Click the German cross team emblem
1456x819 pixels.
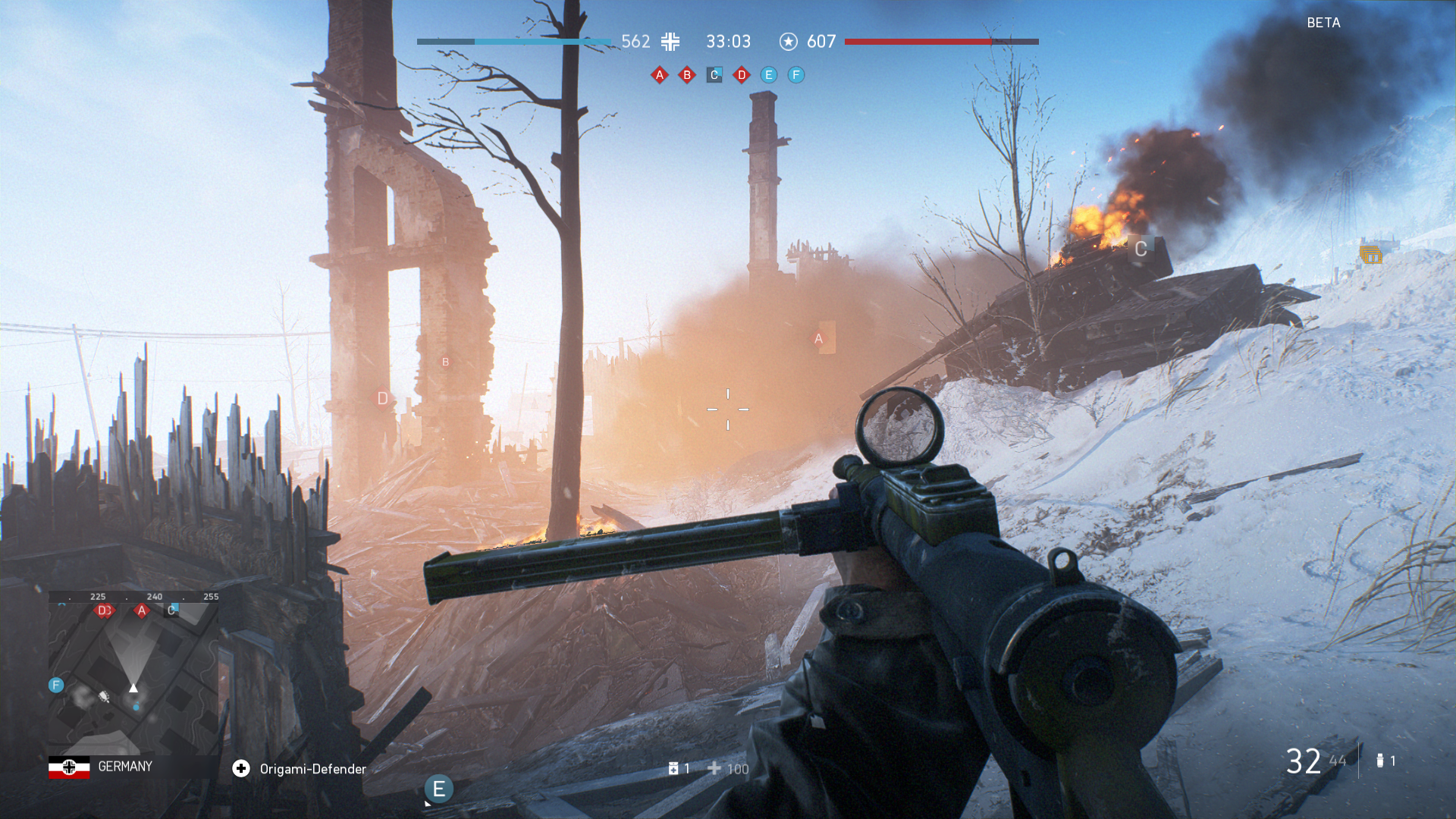(670, 42)
